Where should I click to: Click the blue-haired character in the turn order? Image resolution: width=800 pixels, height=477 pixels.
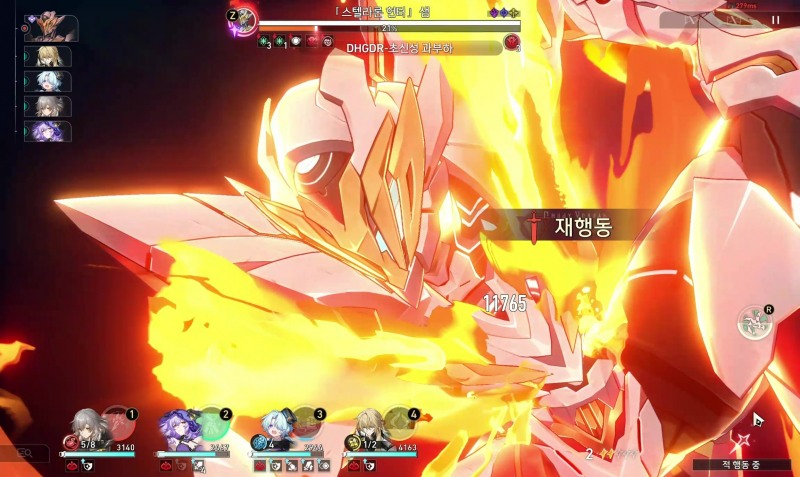48,82
